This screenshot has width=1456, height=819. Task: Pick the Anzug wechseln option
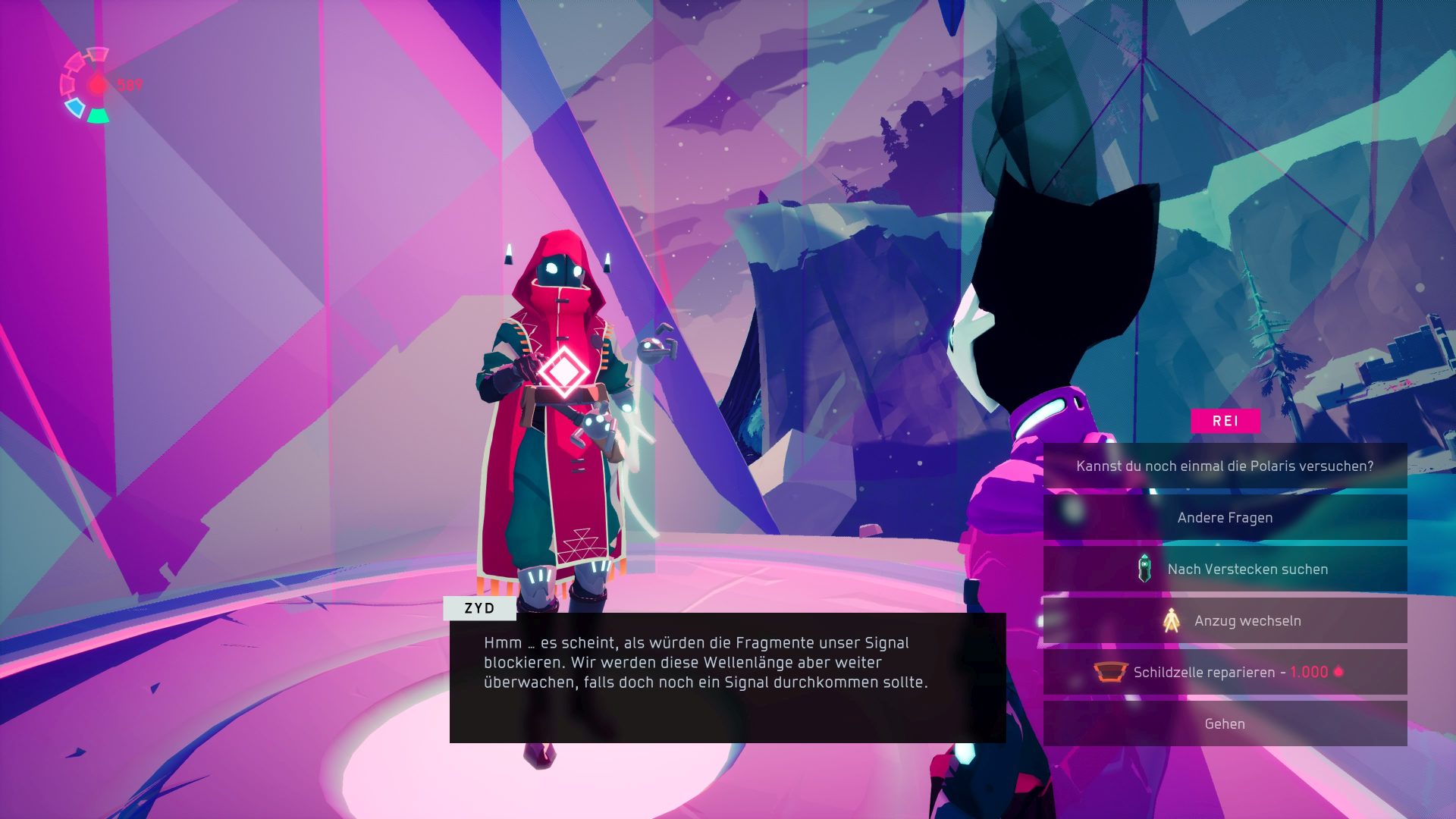tap(1225, 621)
